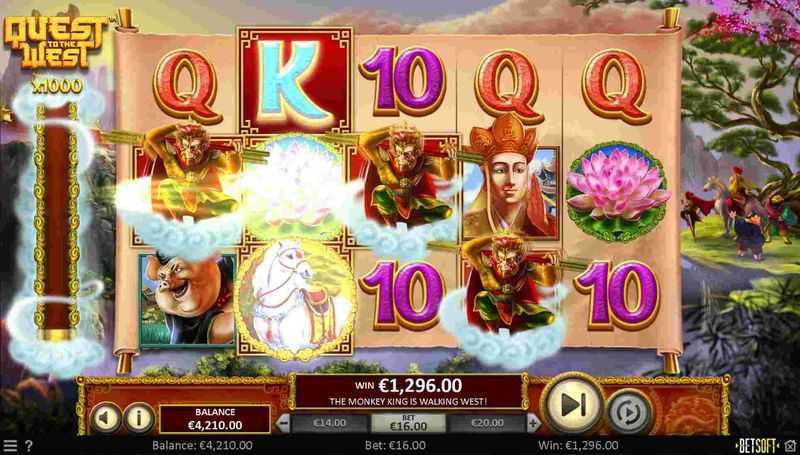Activate the autoplay circular arrows button

tap(627, 412)
